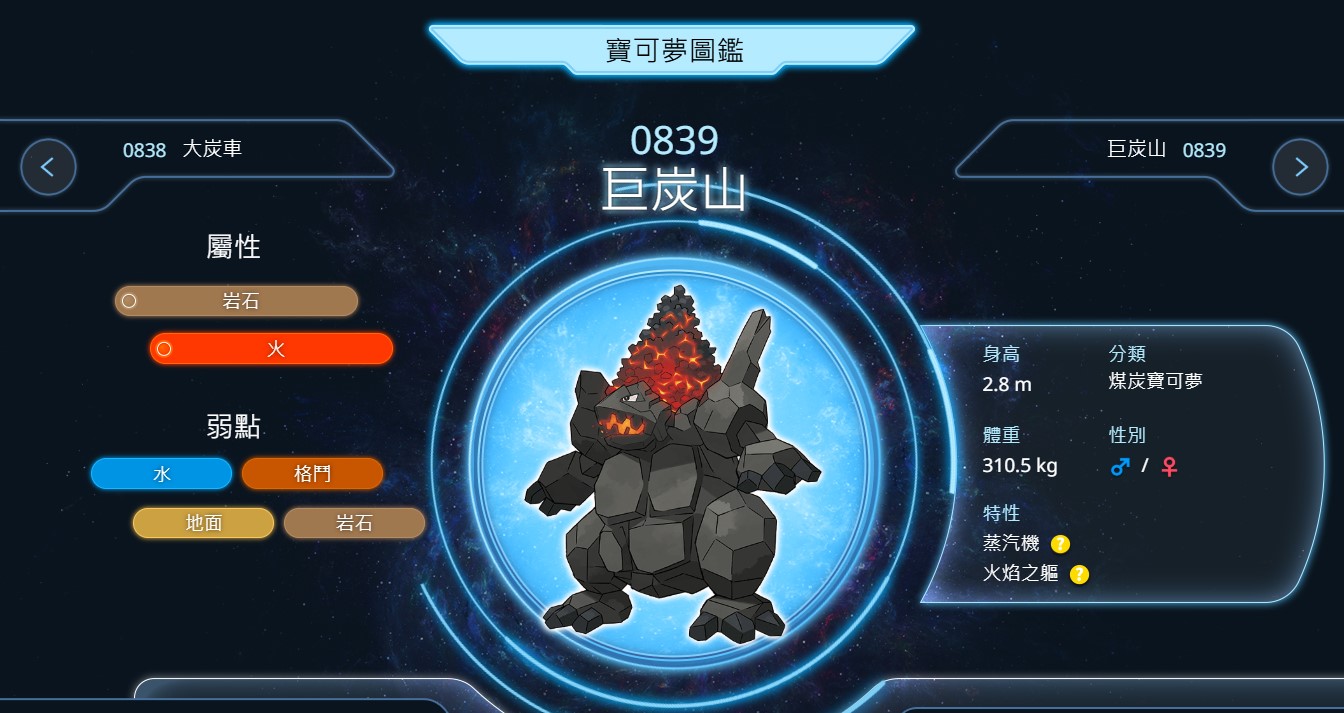Open the 0838 大炭車 entry link
Image resolution: width=1344 pixels, height=713 pixels.
(x=182, y=150)
